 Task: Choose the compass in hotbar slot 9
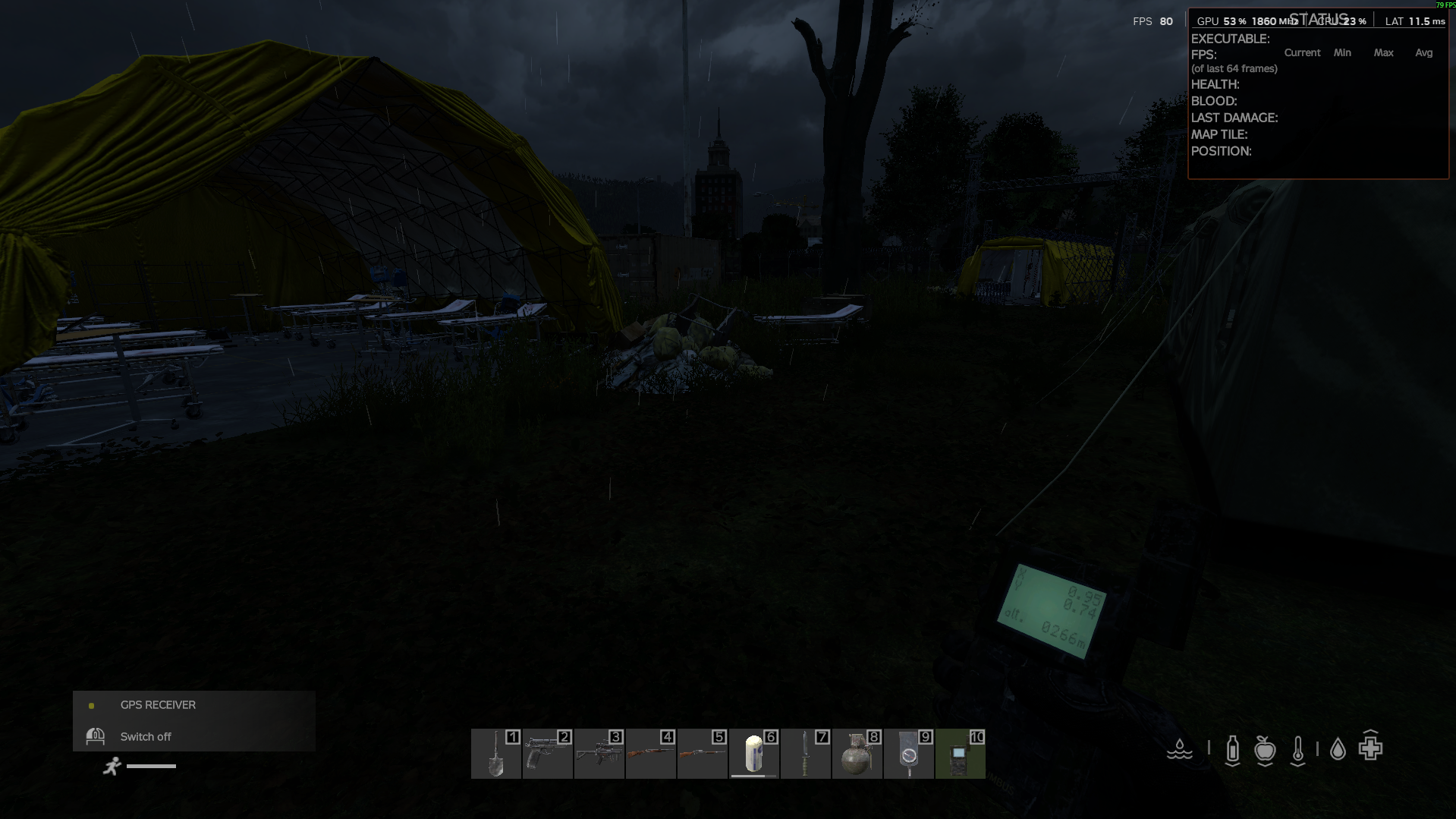908,754
